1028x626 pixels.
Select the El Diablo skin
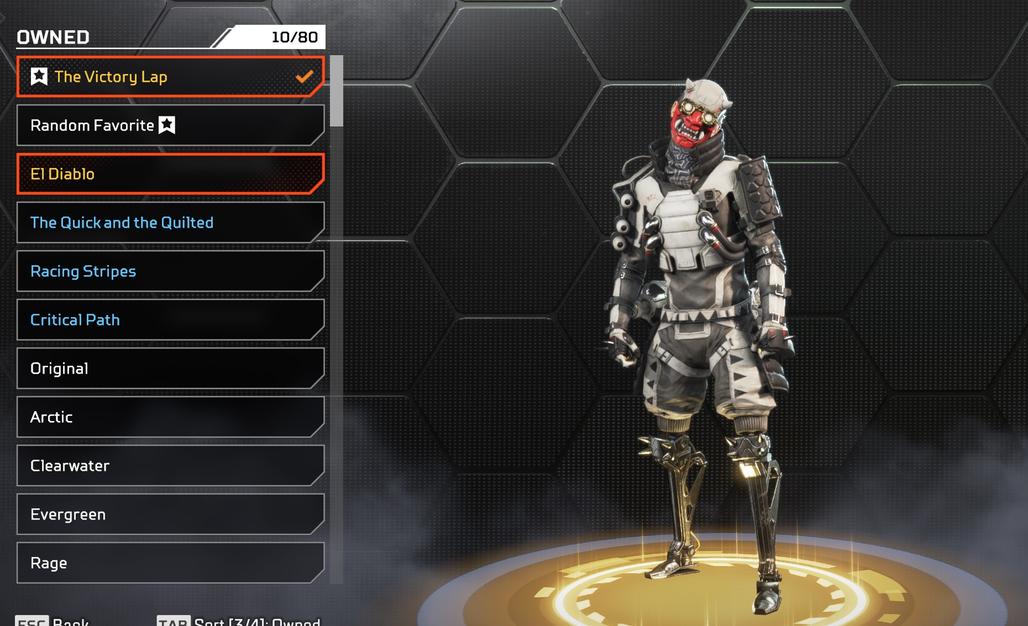tap(170, 174)
